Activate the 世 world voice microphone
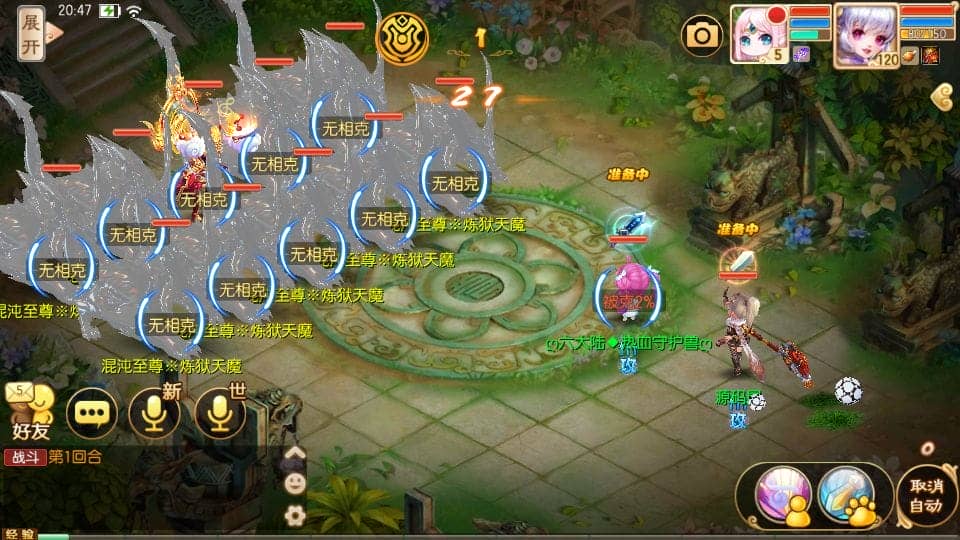 (220, 412)
